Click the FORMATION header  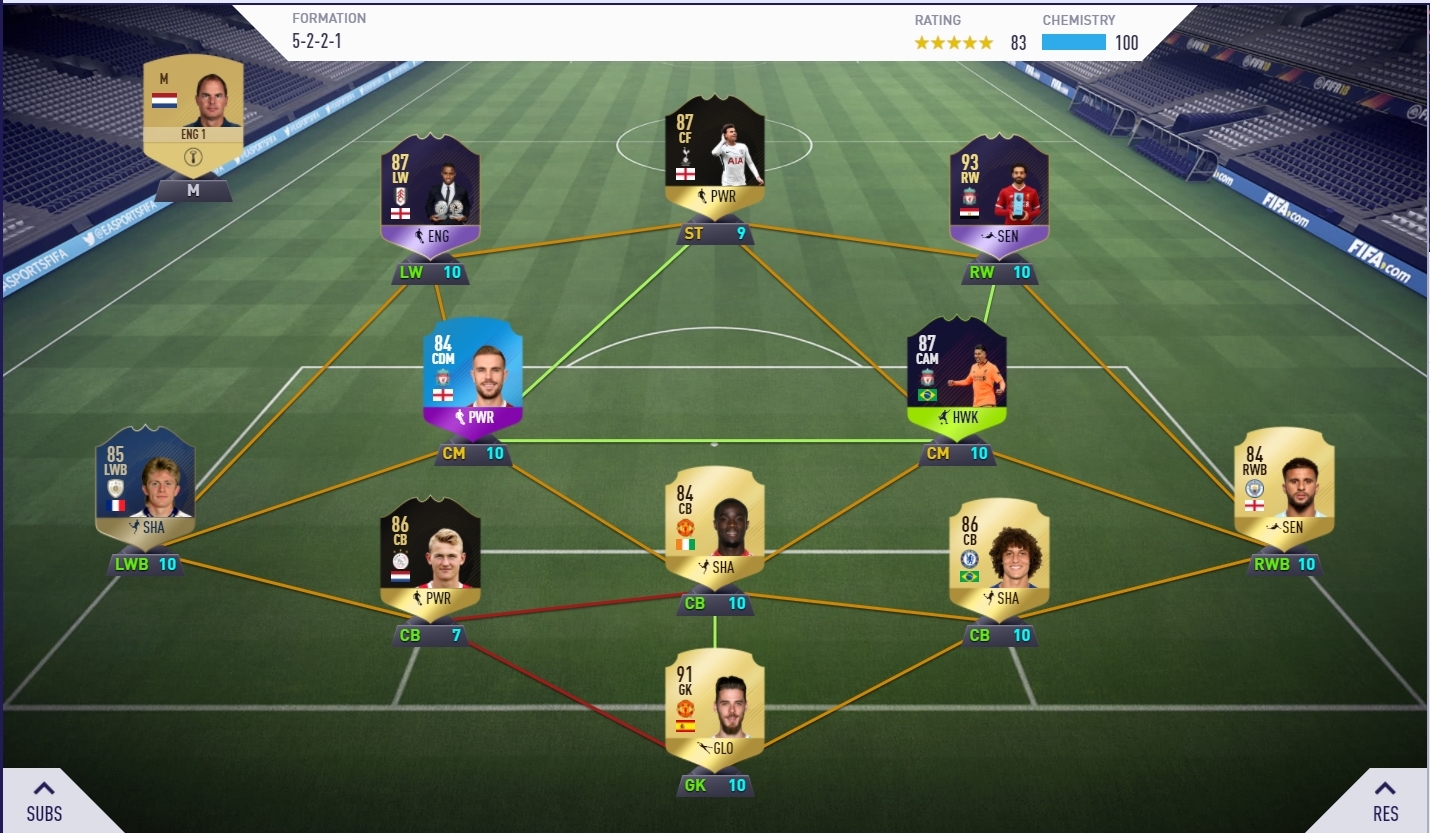328,17
